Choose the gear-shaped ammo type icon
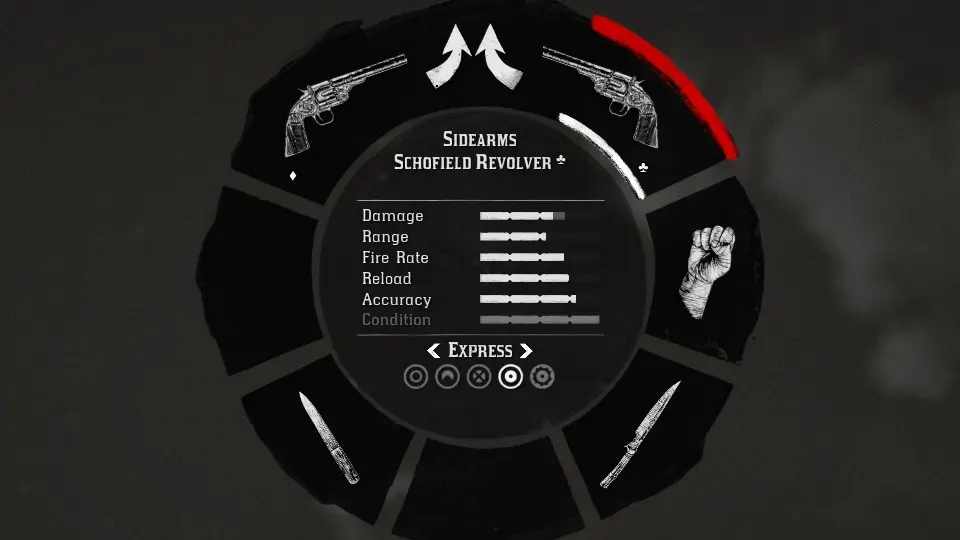 (x=543, y=377)
